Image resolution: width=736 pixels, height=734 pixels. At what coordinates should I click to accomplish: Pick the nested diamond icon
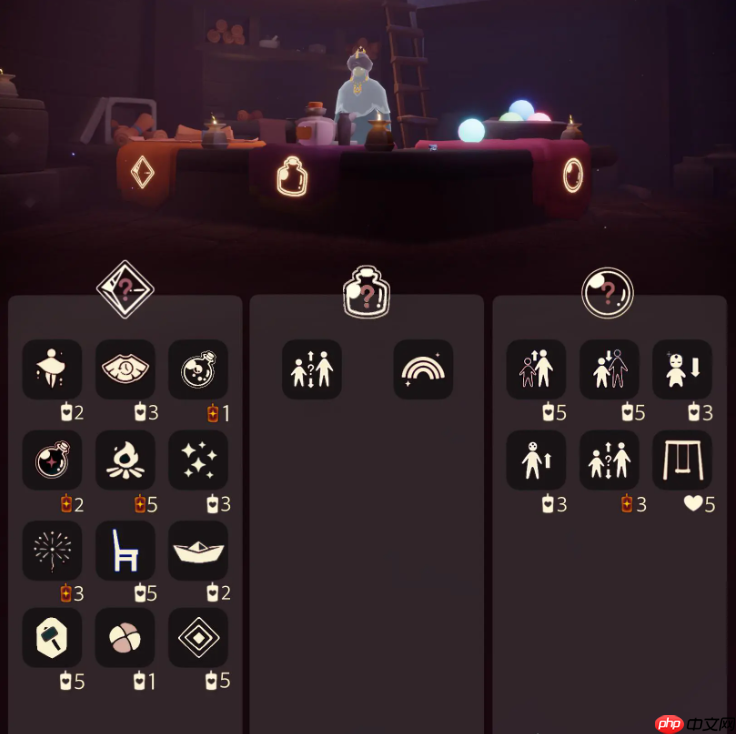pyautogui.click(x=198, y=637)
